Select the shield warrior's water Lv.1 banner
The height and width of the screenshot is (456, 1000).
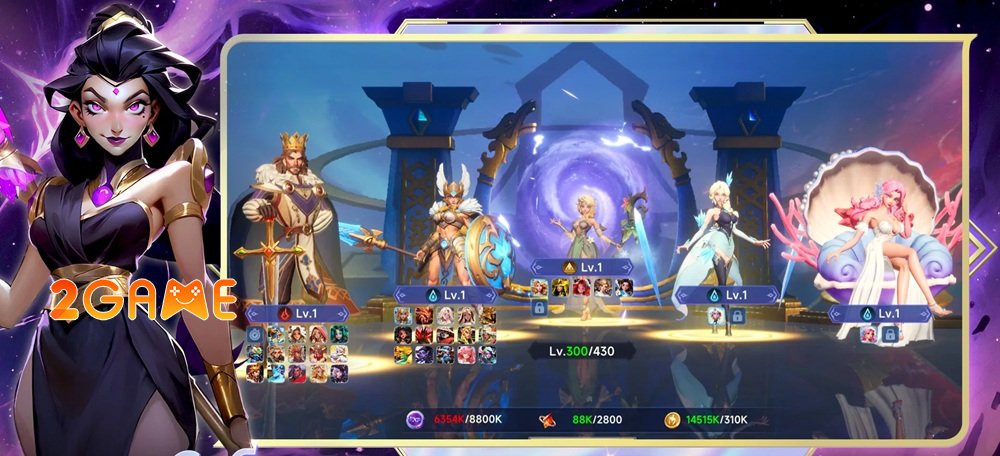pos(445,295)
